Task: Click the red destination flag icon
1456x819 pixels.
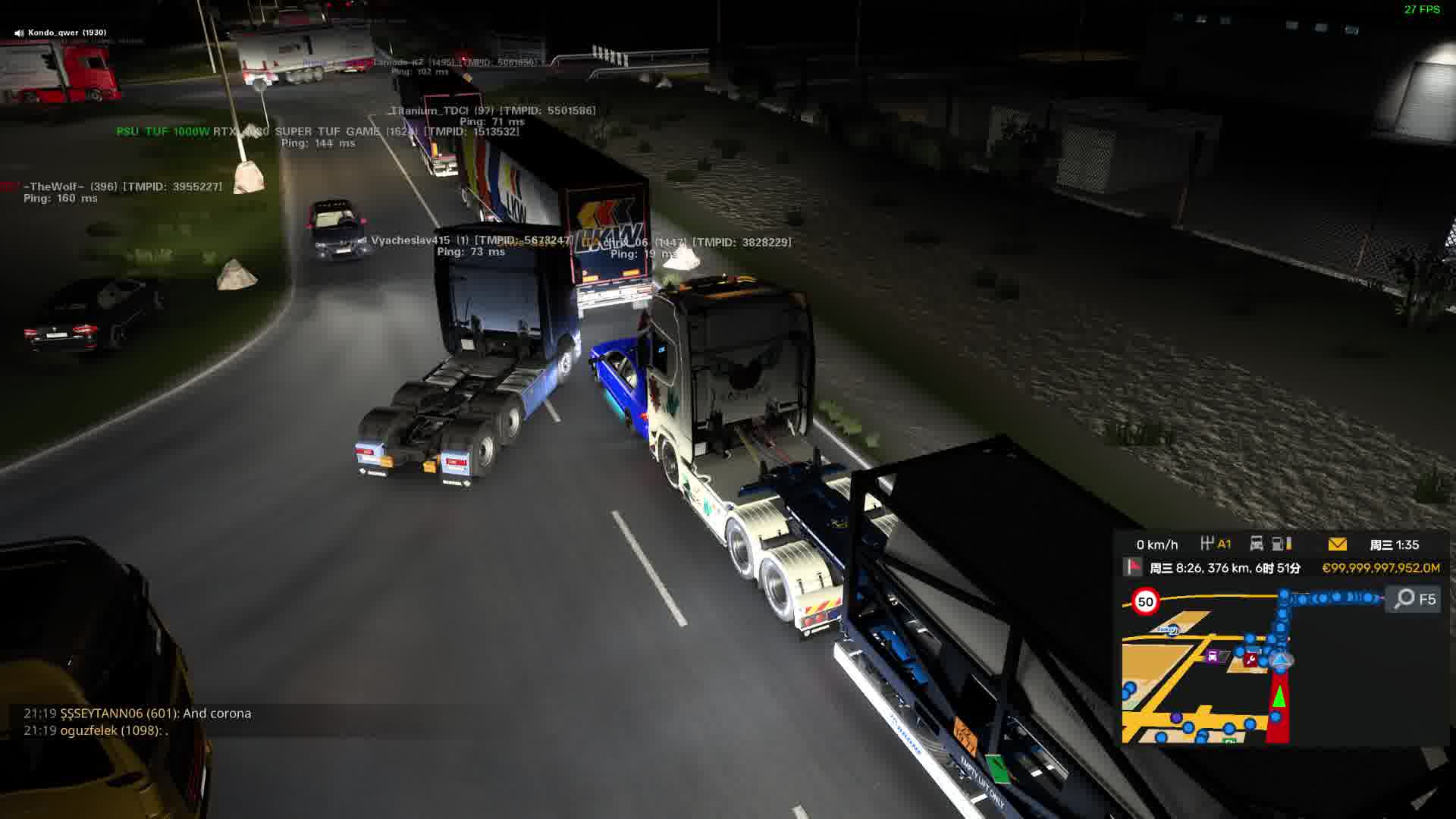Action: tap(1132, 567)
